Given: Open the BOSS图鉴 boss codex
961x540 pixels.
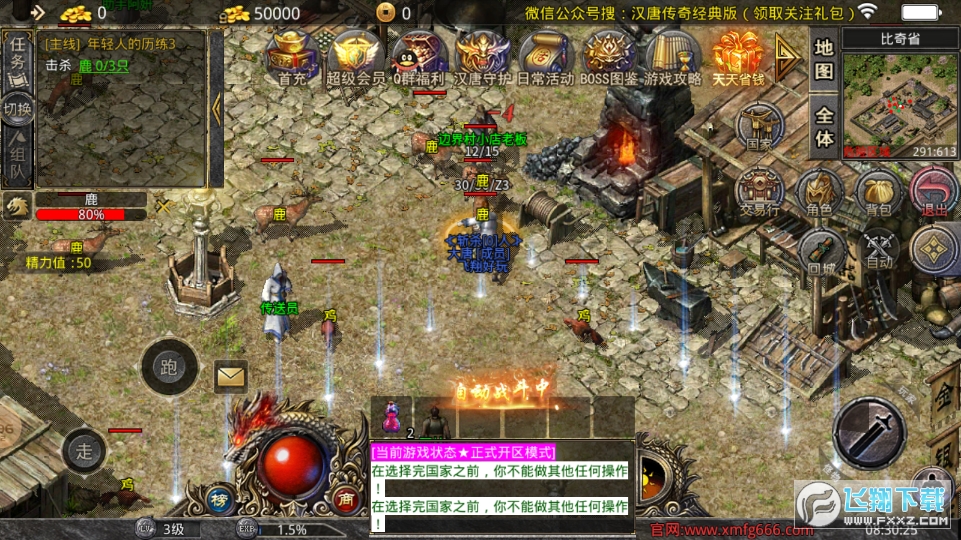Looking at the screenshot, I should click(x=609, y=57).
